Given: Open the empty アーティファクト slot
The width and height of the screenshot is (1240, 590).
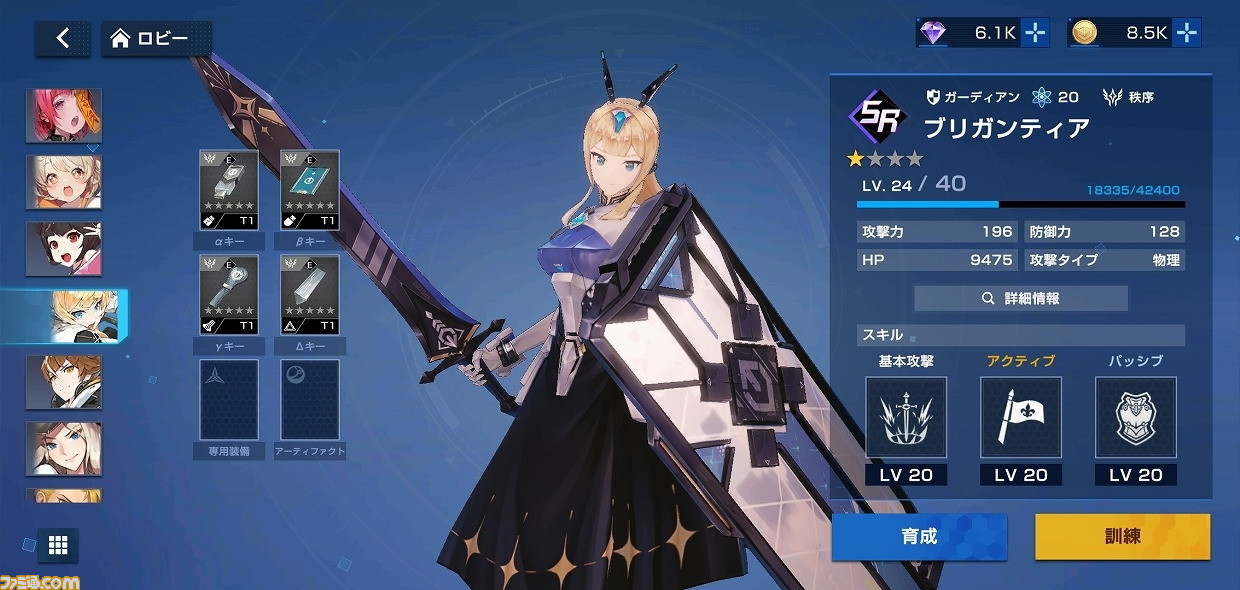Looking at the screenshot, I should click(x=309, y=400).
